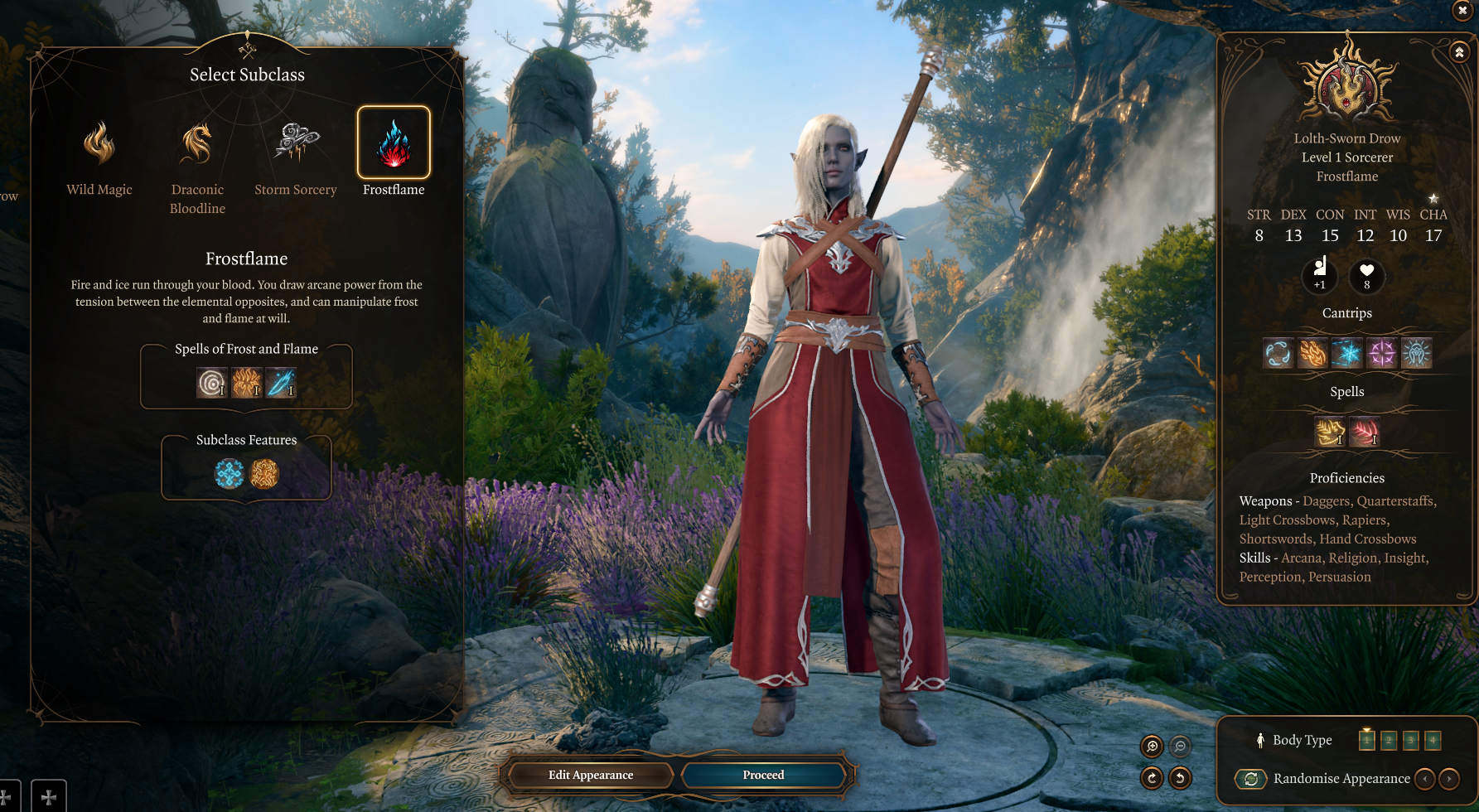Rotate character with the counter-clockwise arrow button
The height and width of the screenshot is (812, 1479).
pyautogui.click(x=1180, y=778)
